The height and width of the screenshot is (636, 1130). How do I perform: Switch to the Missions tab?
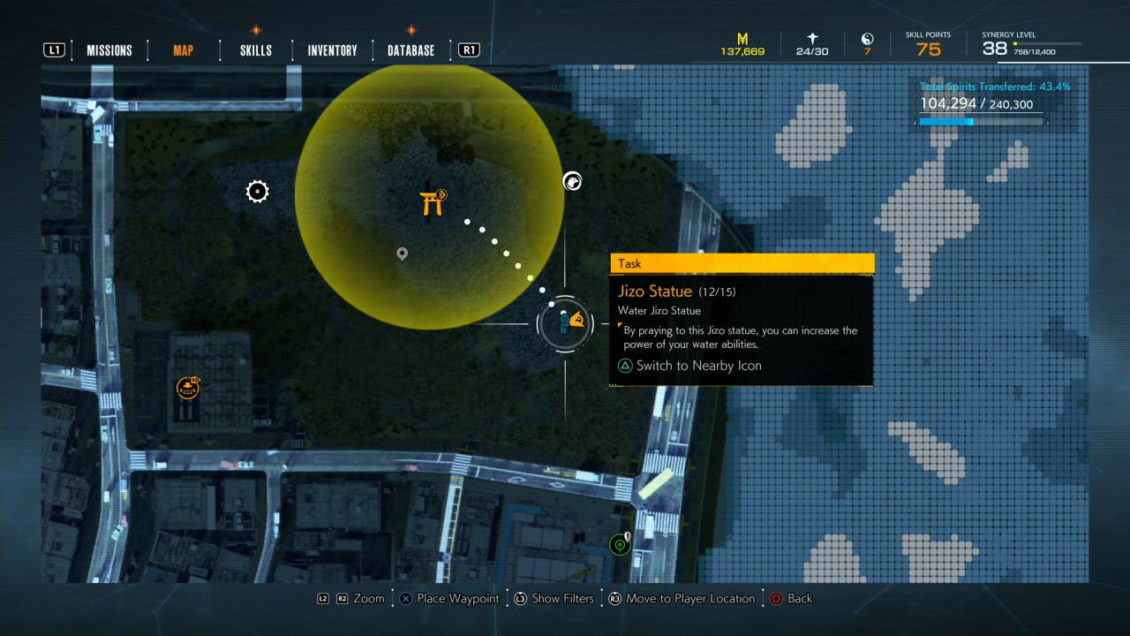[109, 50]
